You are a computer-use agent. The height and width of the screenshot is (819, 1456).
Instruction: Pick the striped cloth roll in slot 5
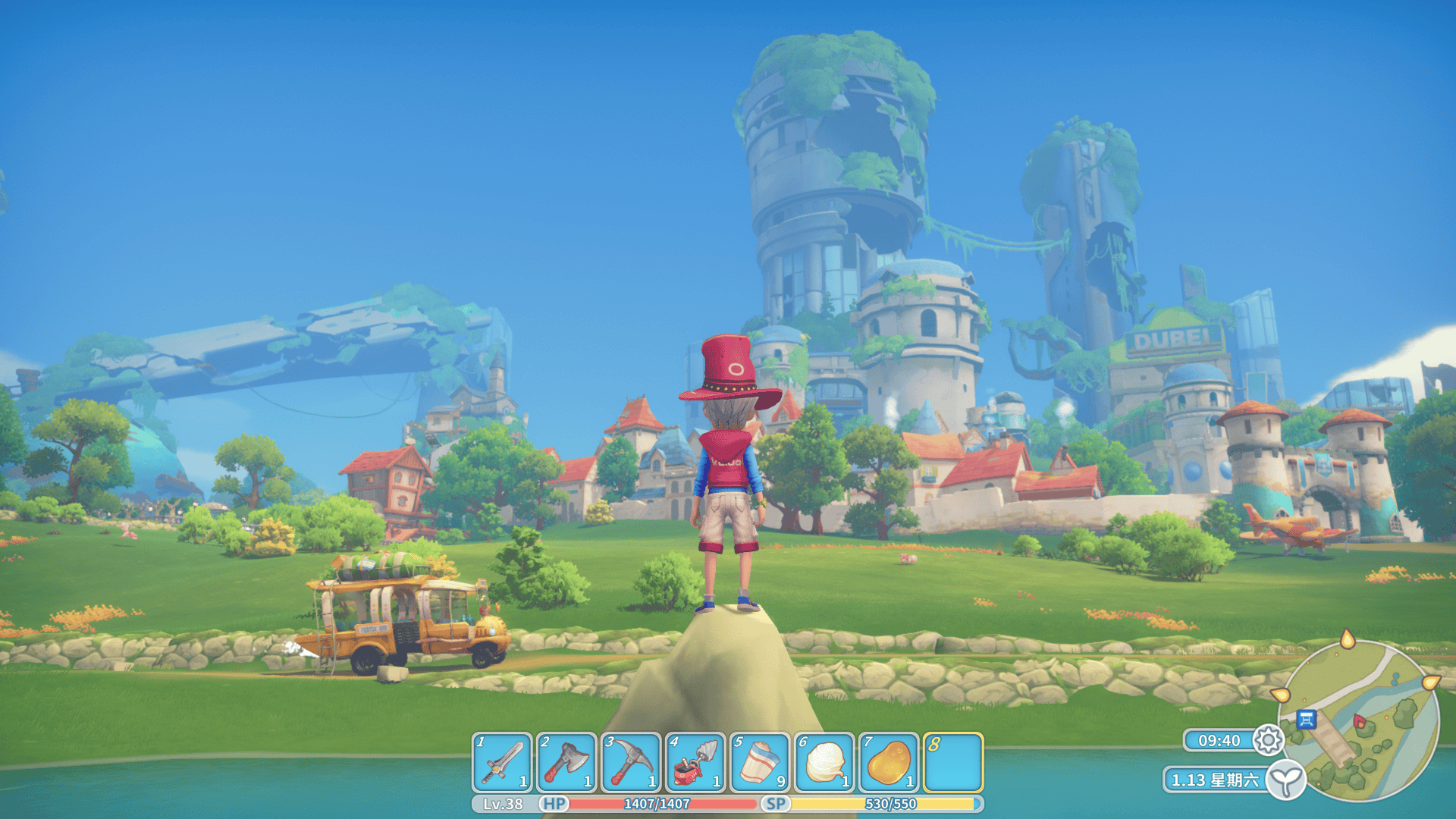[760, 762]
